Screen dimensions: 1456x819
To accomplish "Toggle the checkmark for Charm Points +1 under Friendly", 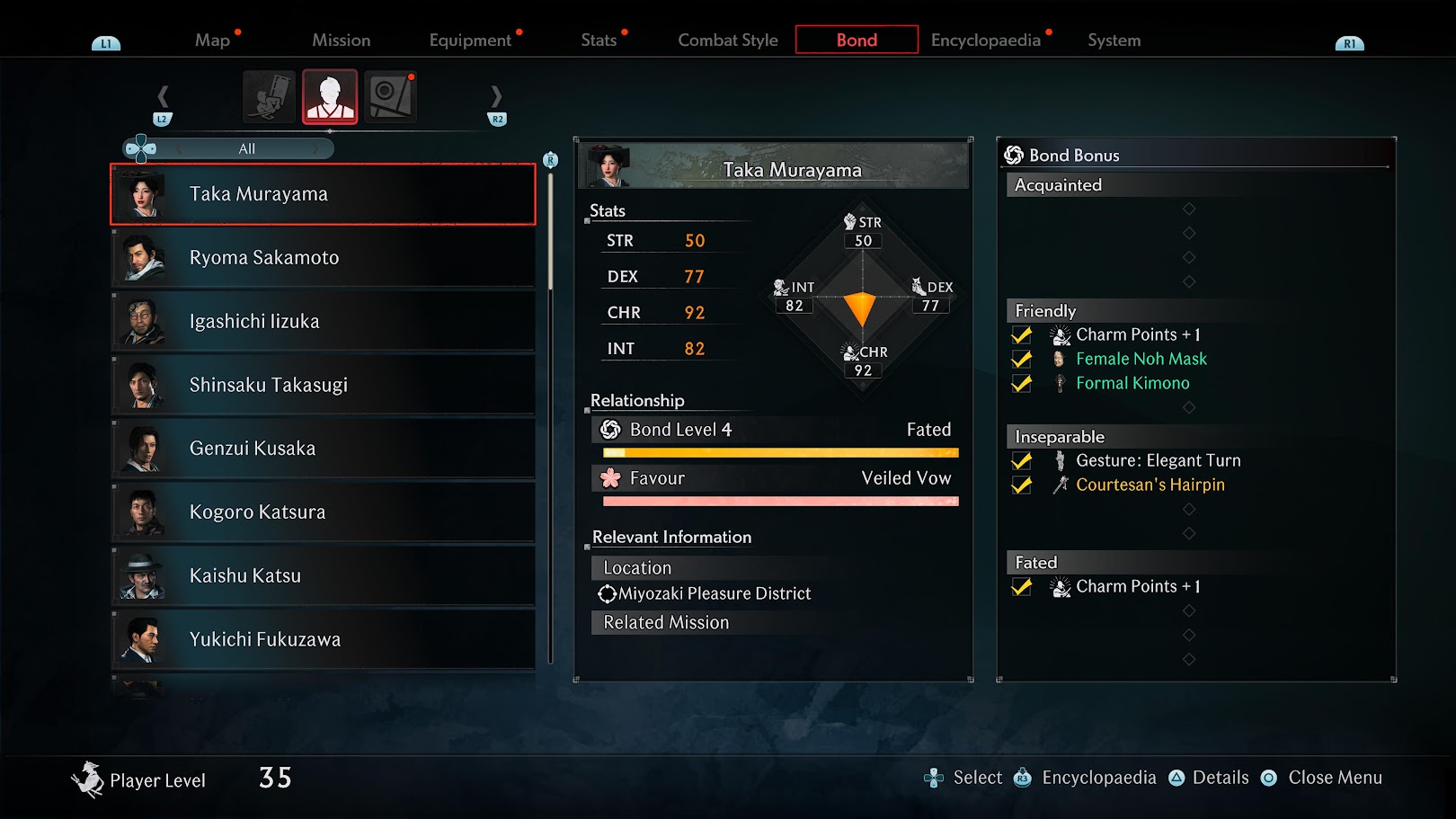I will point(1022,334).
